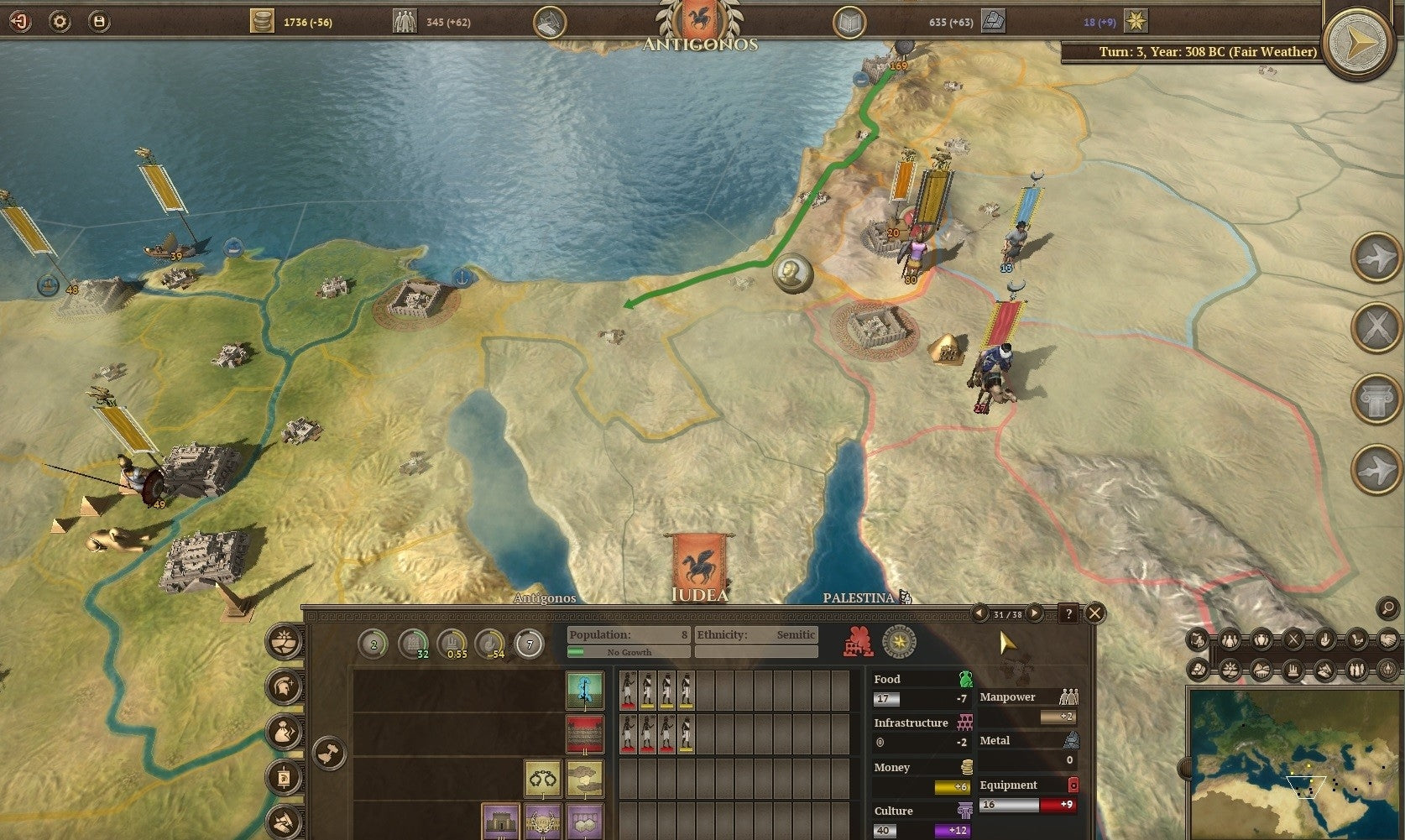Open the scroll decisions tab on region panel

pyautogui.click(x=283, y=779)
